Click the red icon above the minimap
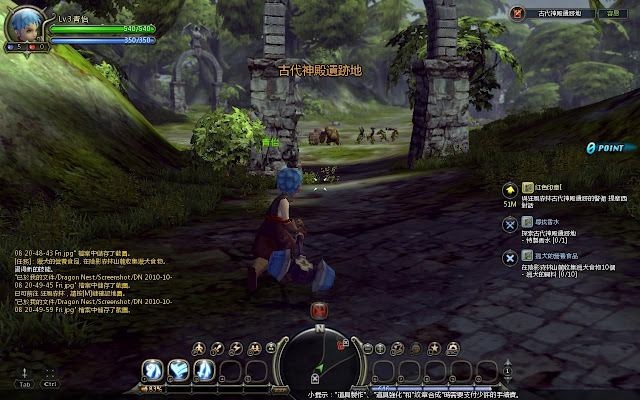The width and height of the screenshot is (640, 400). click(319, 310)
